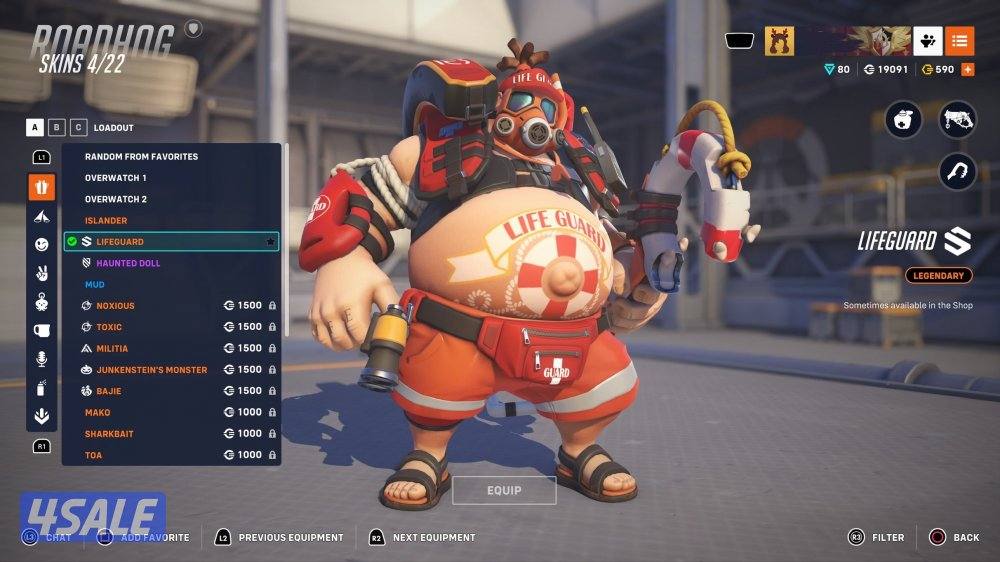The width and height of the screenshot is (1000, 562).
Task: Select the Random From Favorites option
Action: click(141, 157)
